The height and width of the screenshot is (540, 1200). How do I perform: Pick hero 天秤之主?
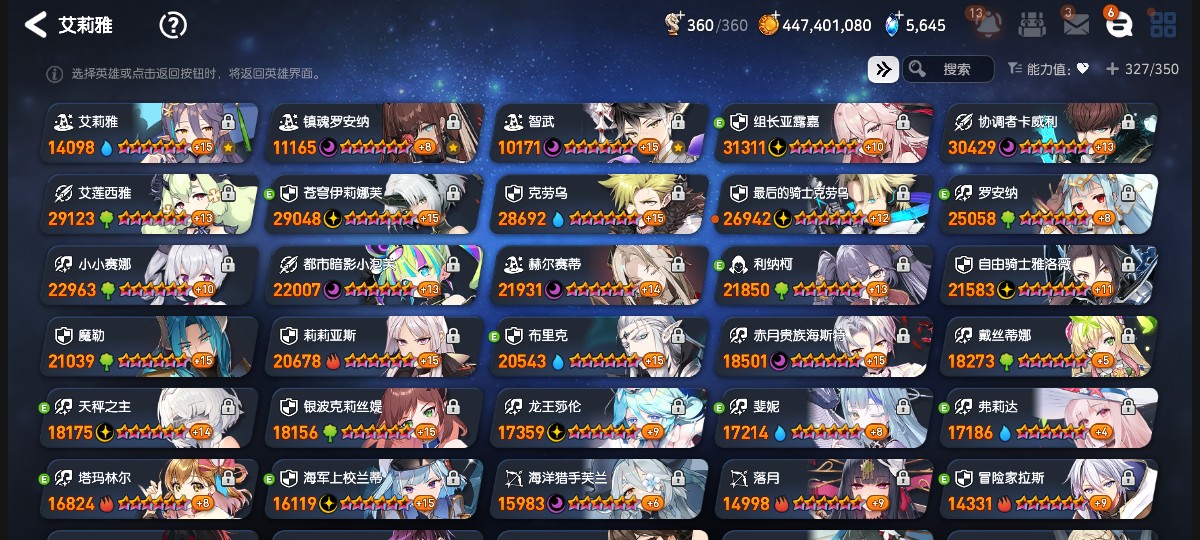(150, 417)
